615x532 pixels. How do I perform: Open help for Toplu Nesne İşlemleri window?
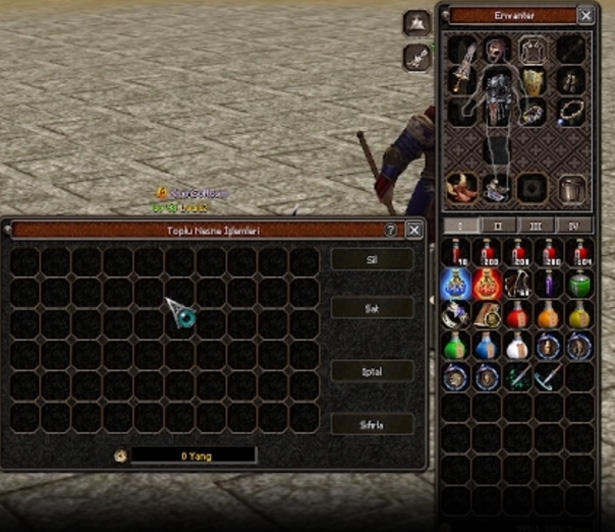(391, 230)
